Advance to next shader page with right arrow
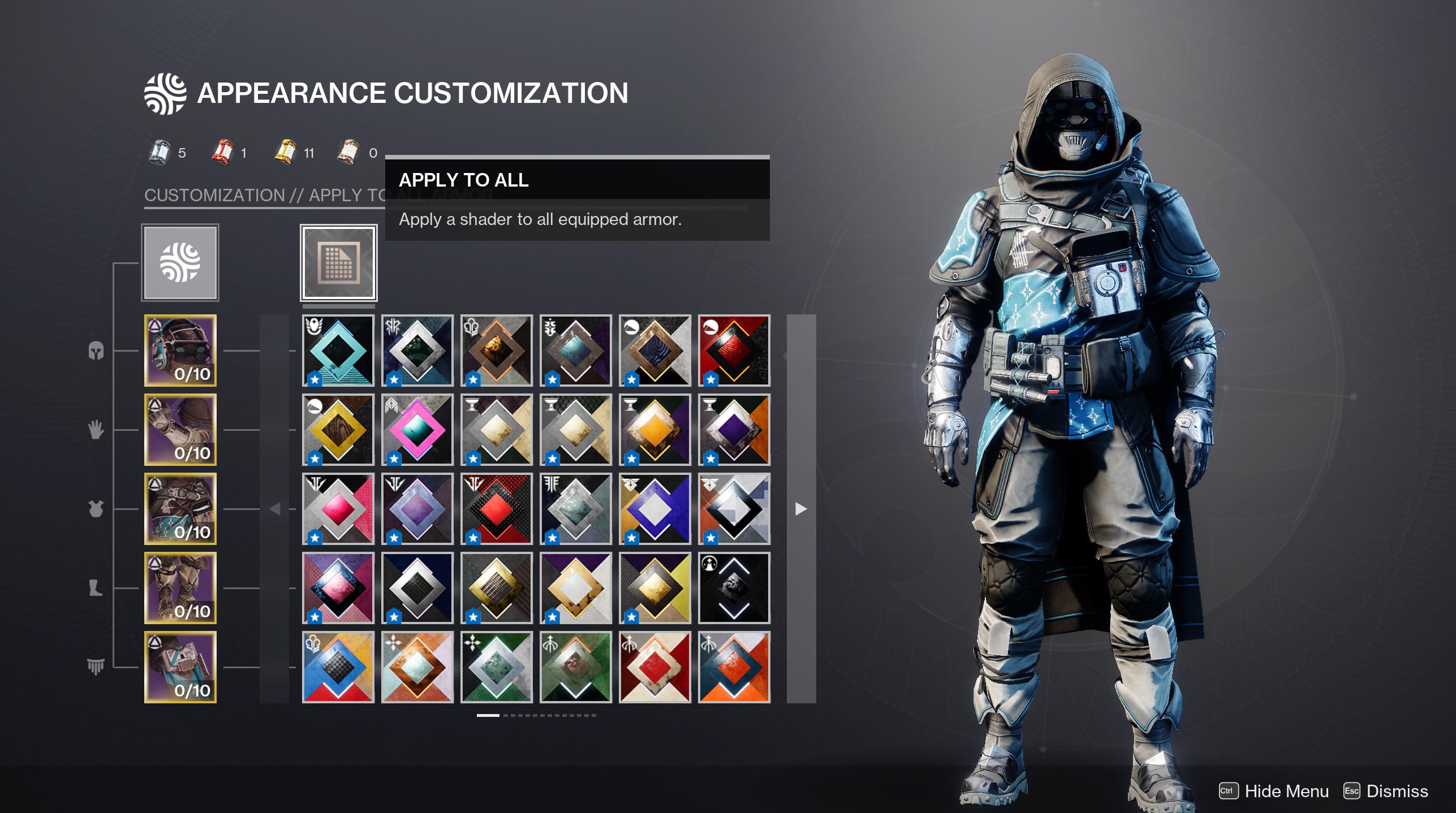The image size is (1456, 813). point(800,509)
